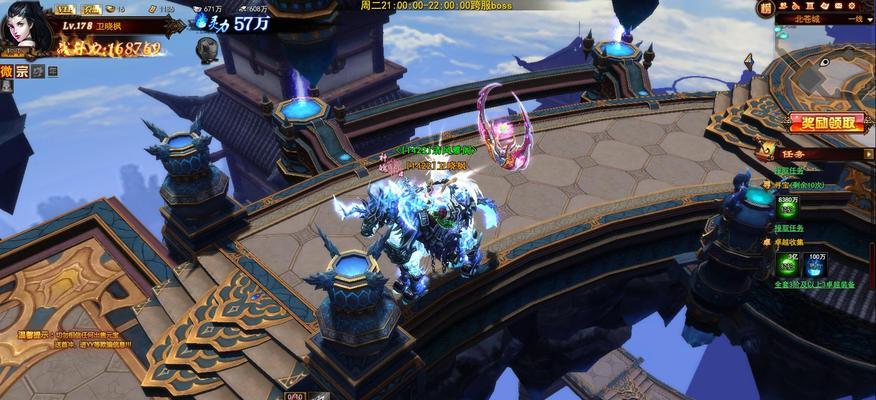Click the 灵力 spirit power flame icon

[202, 20]
